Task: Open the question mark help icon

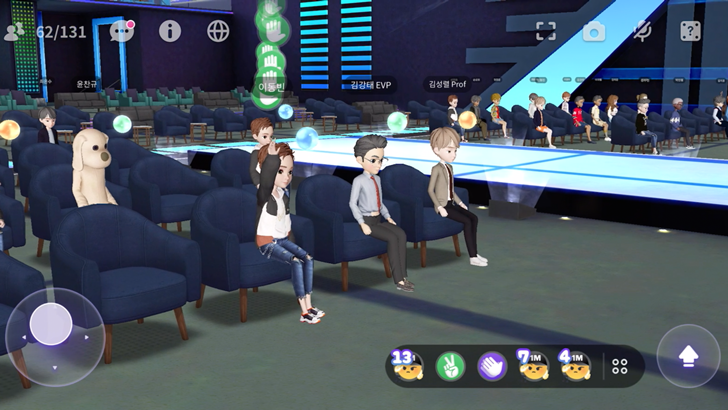Action: (690, 31)
